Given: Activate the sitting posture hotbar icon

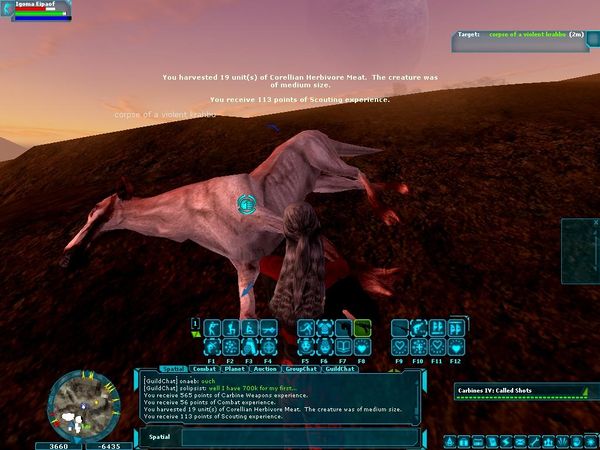Looking at the screenshot, I should tap(248, 327).
